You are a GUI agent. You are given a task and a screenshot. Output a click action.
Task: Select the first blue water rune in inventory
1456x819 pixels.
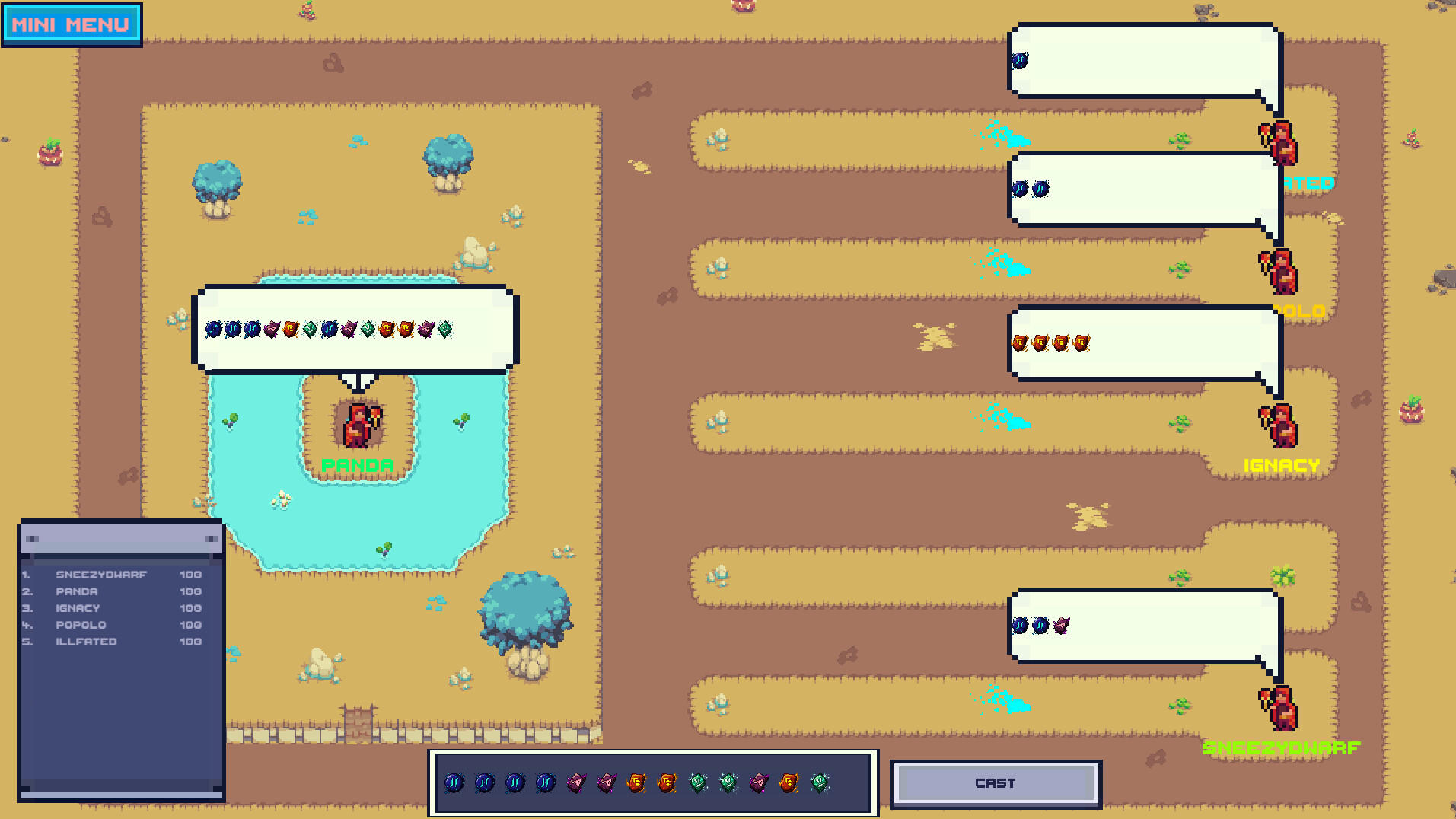pos(453,782)
